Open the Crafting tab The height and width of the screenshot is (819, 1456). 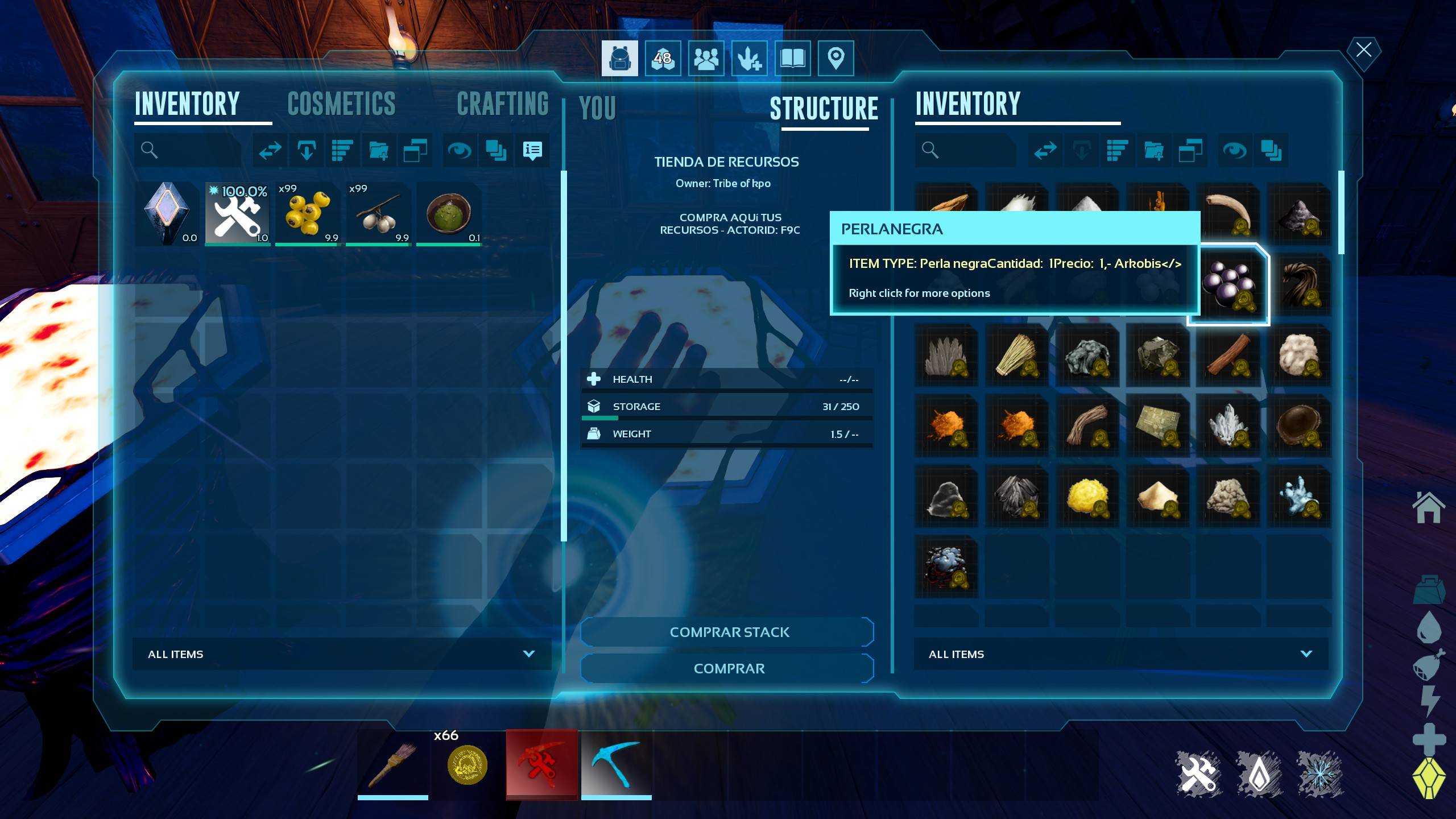502,104
